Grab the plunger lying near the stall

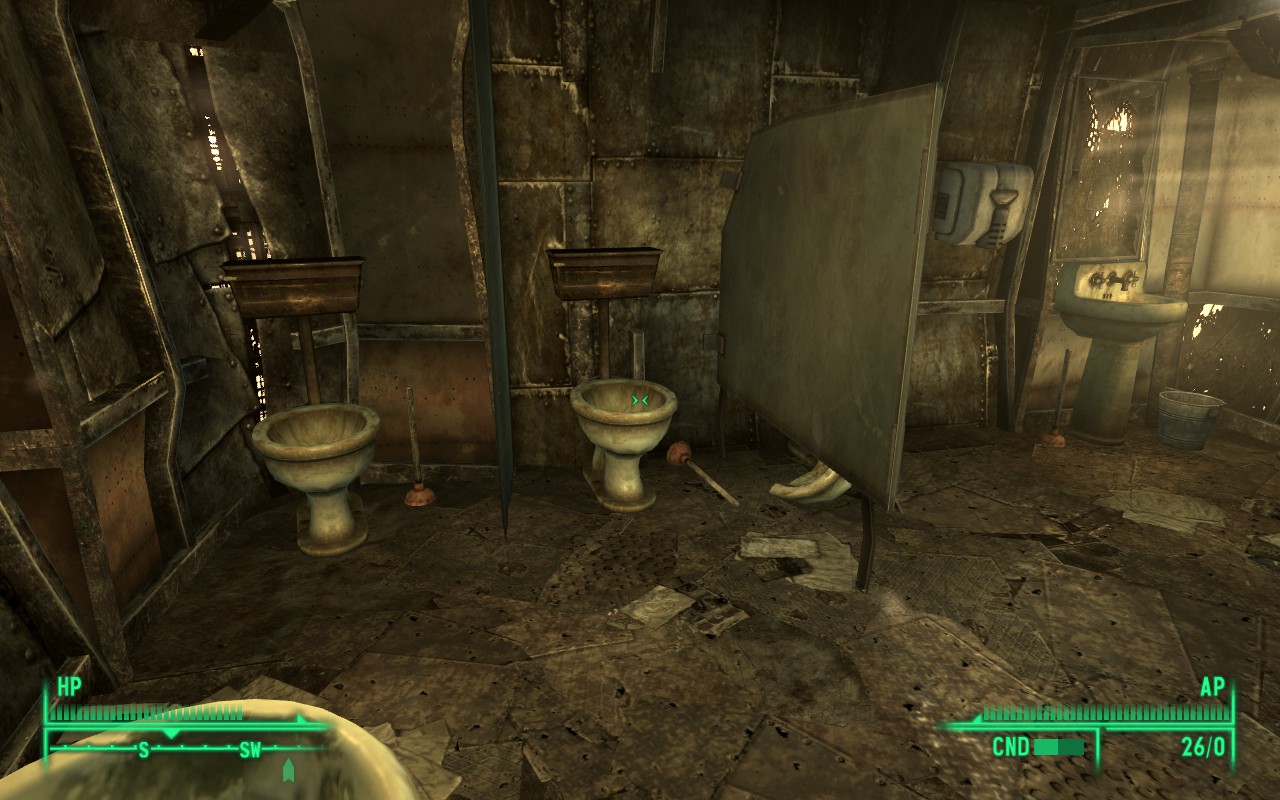(x=700, y=475)
